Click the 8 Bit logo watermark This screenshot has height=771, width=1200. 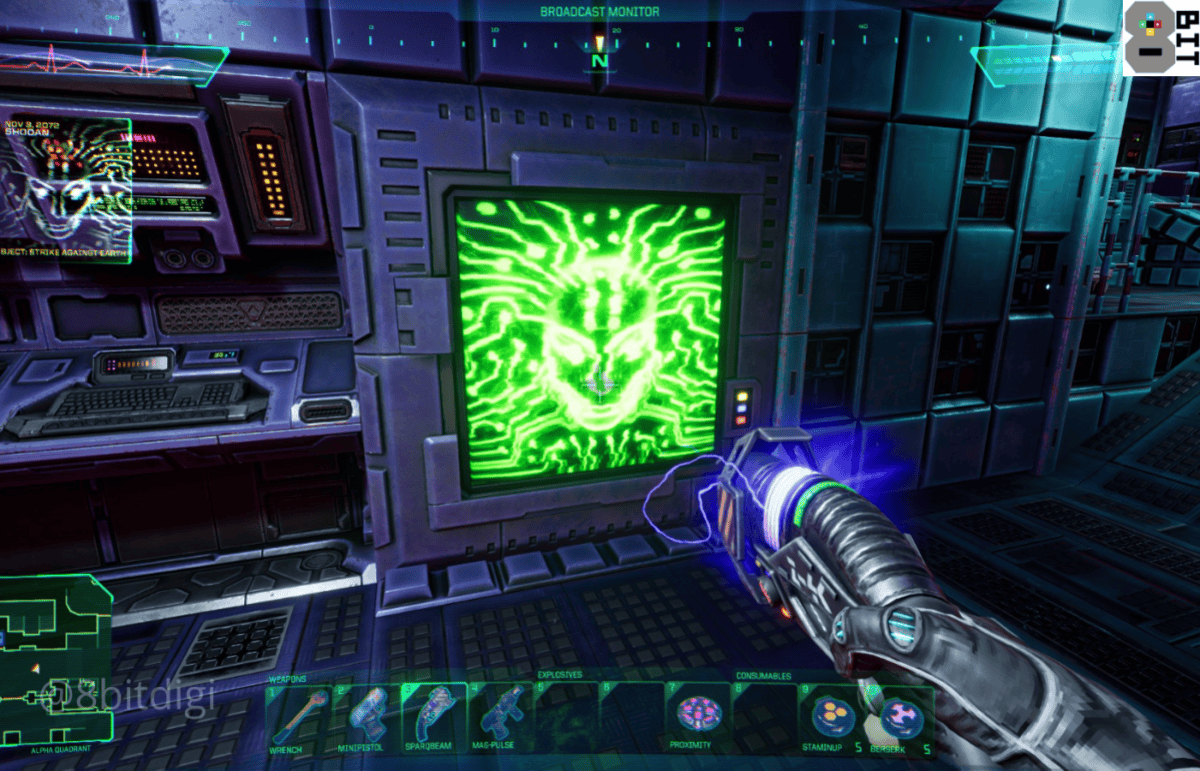coord(1160,38)
